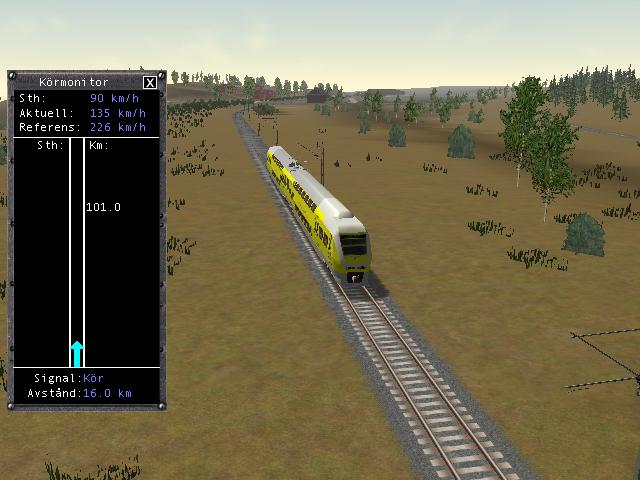Close the Körmonitor window
The image size is (640, 480).
[150, 82]
